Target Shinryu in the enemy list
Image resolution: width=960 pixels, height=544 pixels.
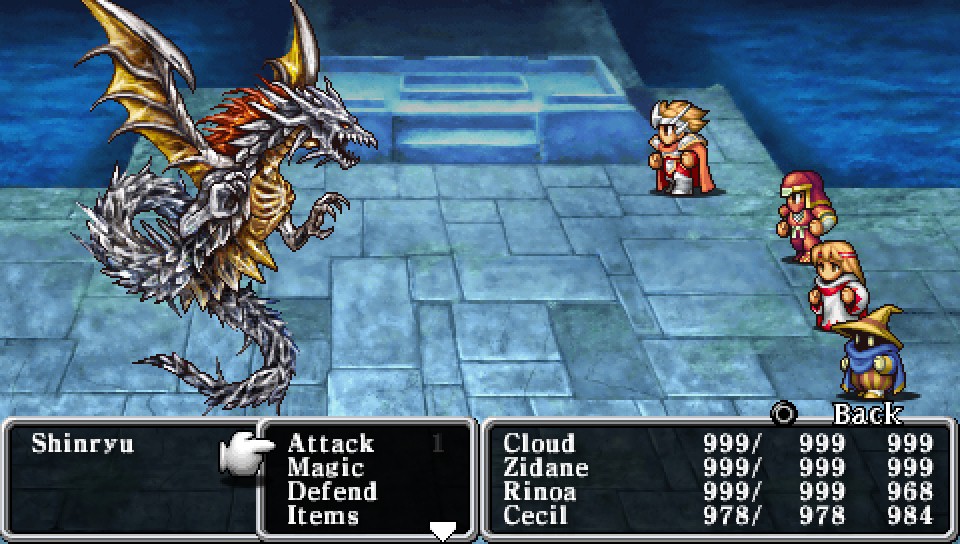tap(82, 443)
